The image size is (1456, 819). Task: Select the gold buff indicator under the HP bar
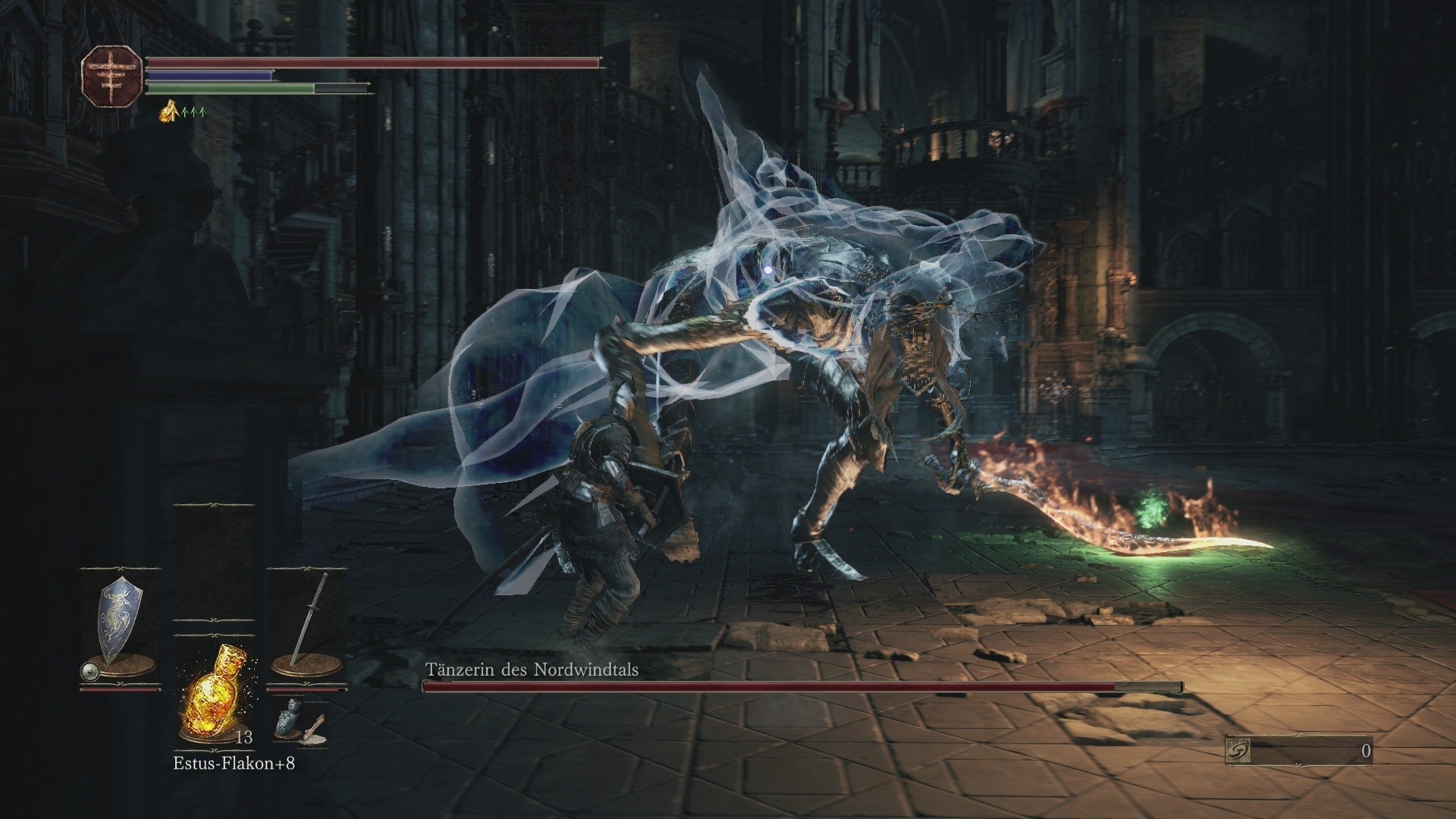click(x=168, y=111)
